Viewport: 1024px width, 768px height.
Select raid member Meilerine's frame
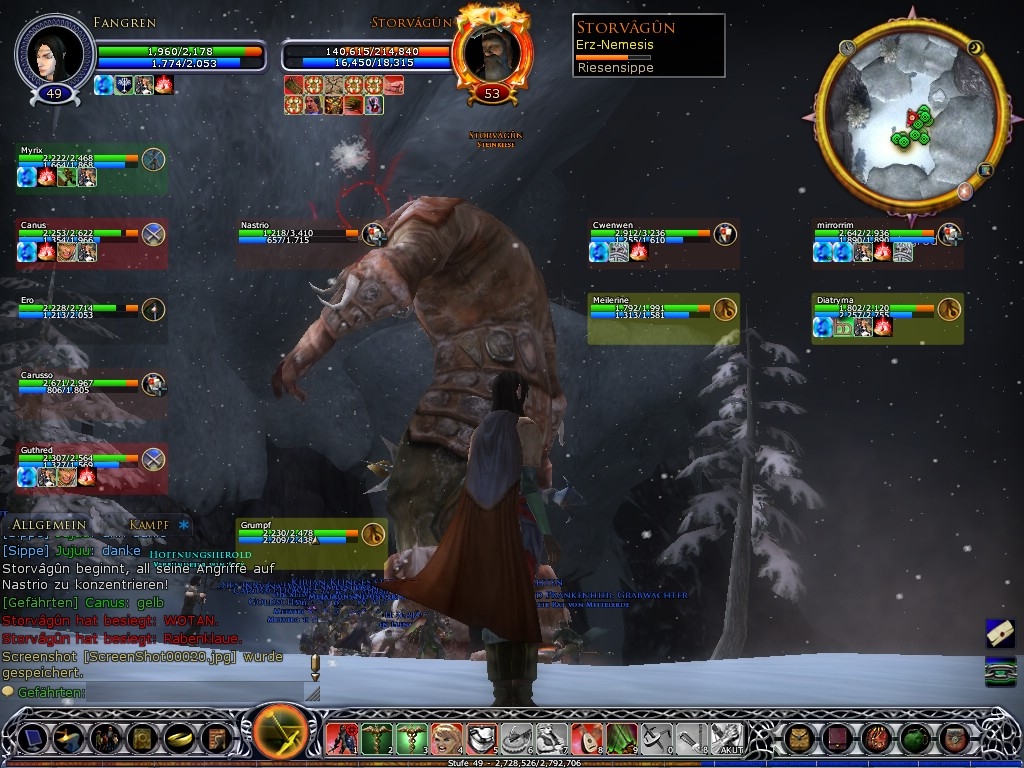tap(662, 317)
